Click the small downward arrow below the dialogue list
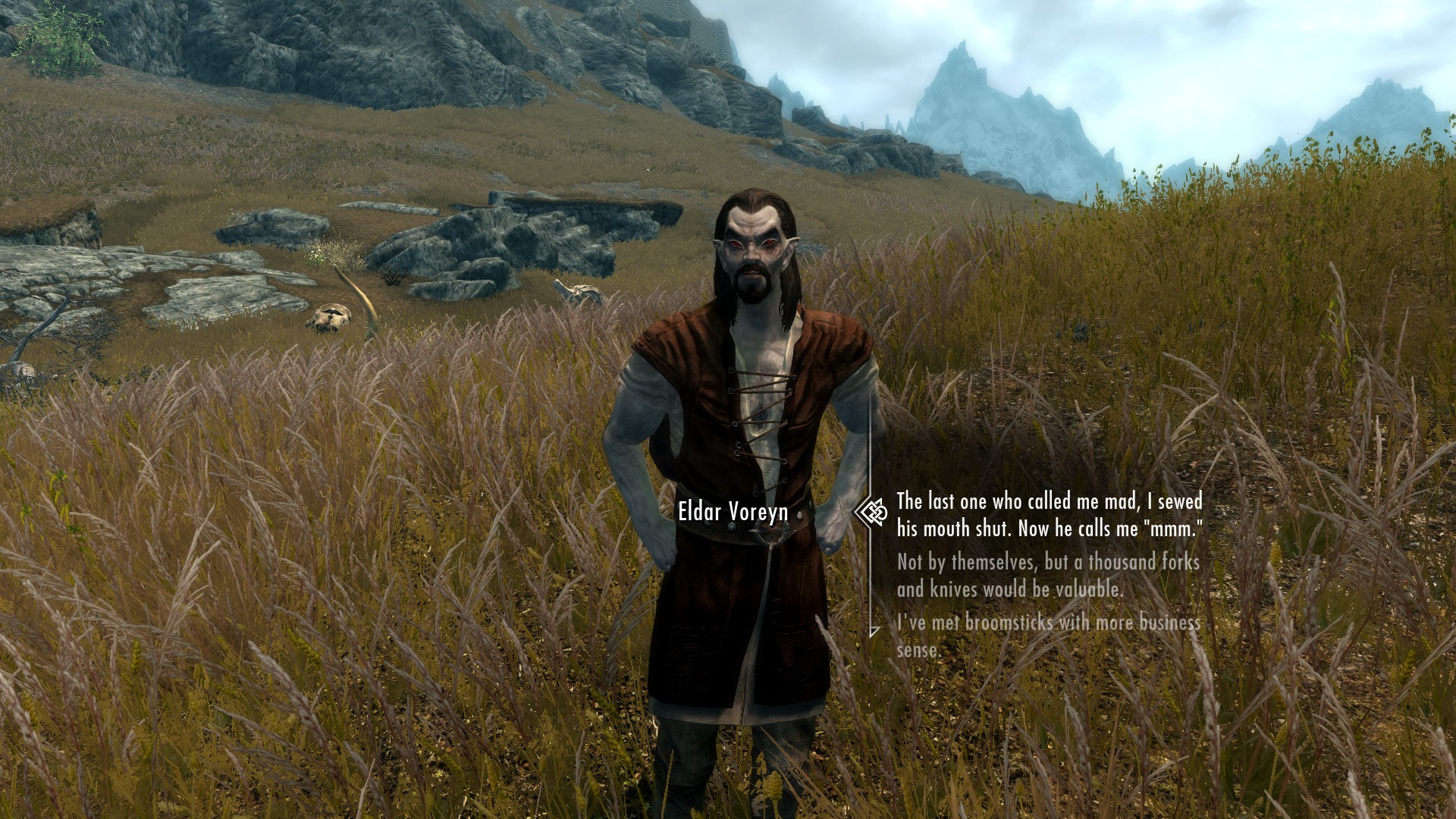This screenshot has height=819, width=1456. pyautogui.click(x=874, y=632)
